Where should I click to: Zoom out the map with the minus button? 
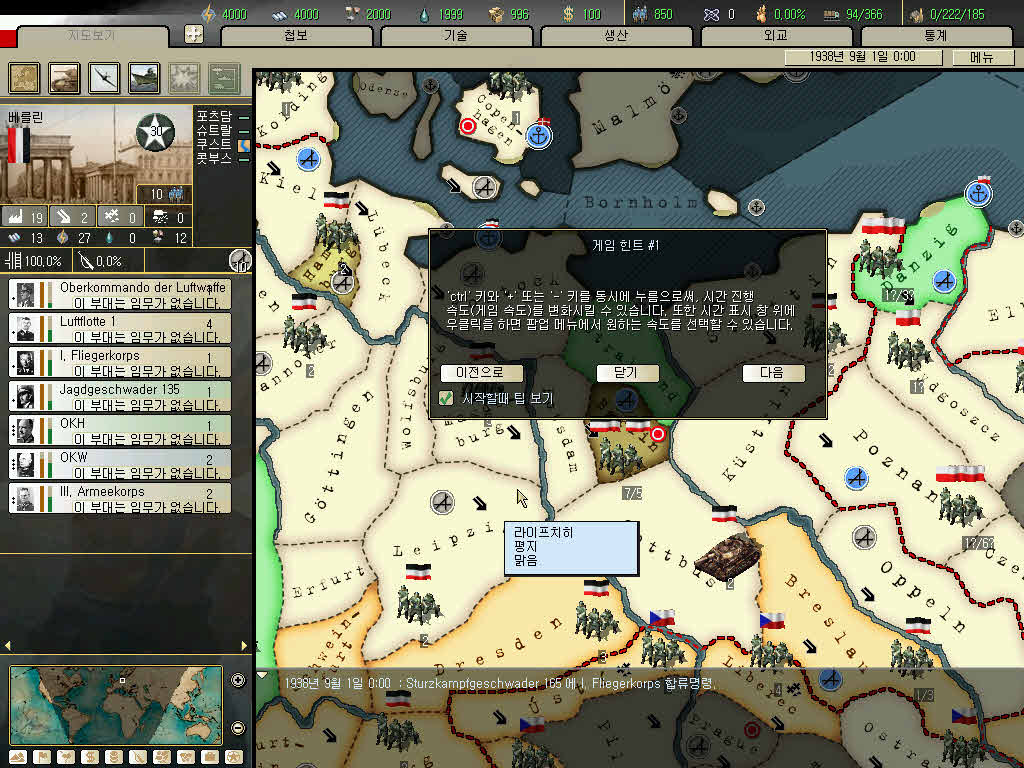coord(238,727)
